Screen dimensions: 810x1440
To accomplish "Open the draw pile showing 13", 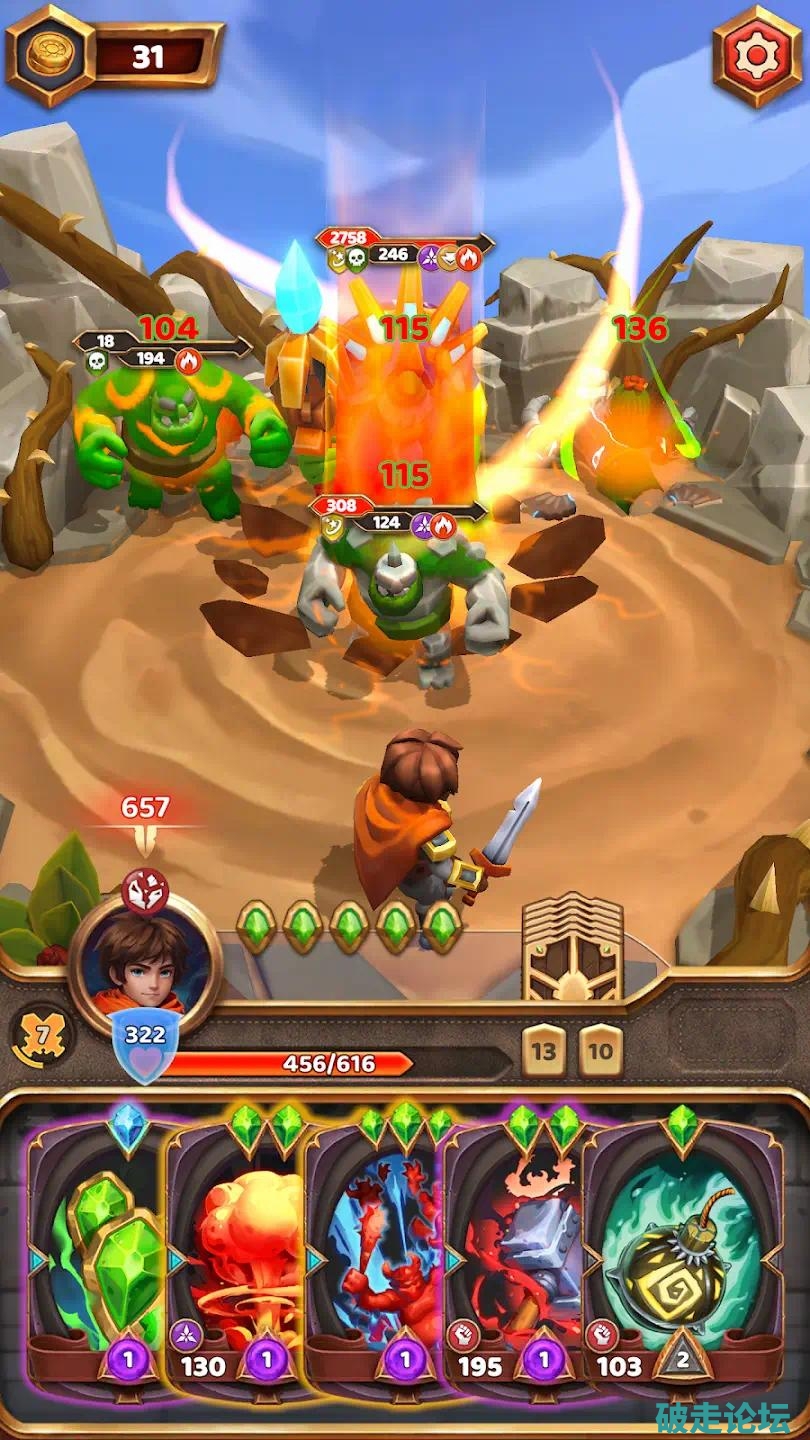I will click(x=543, y=1050).
